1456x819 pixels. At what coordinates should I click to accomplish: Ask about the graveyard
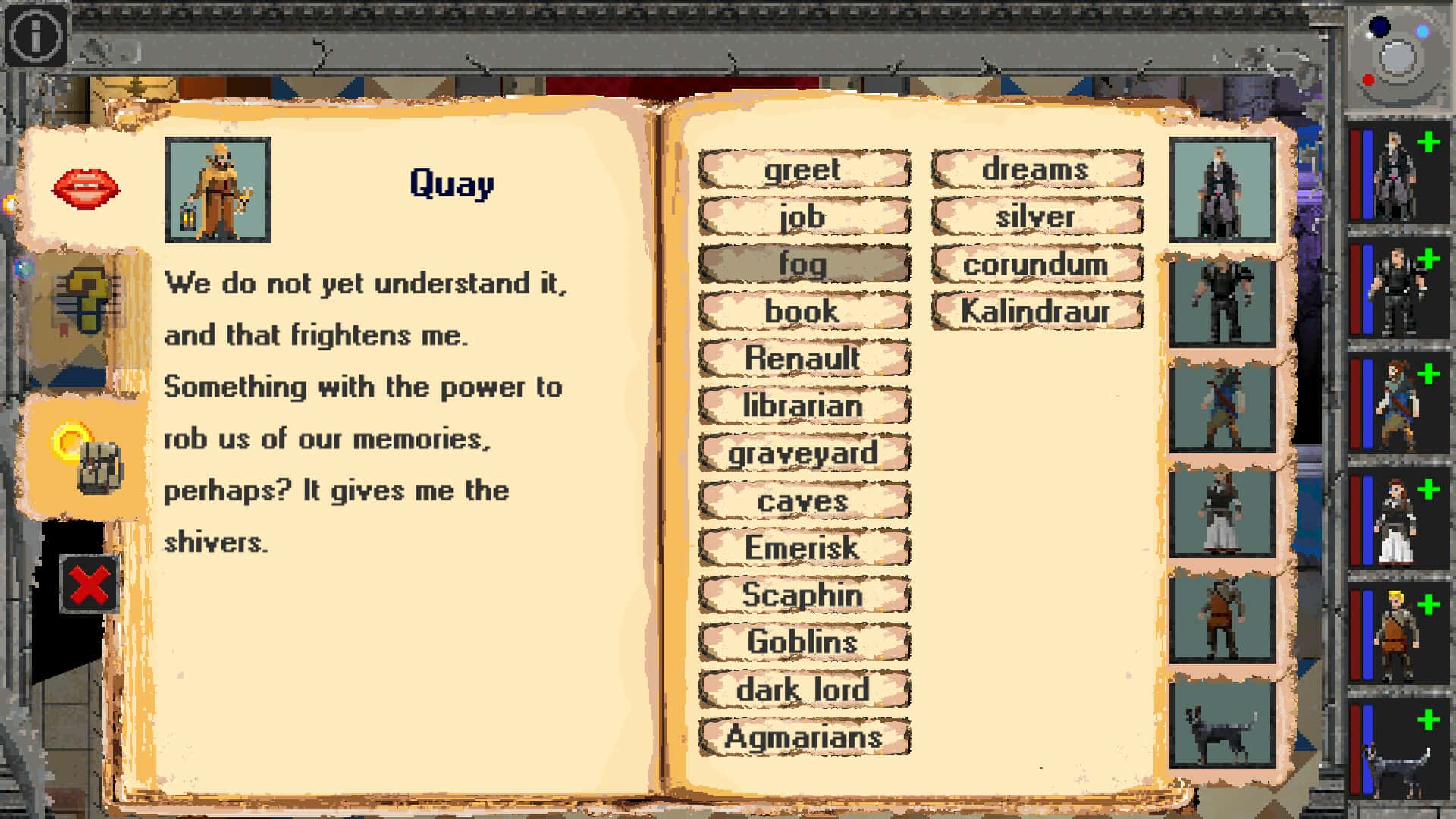coord(804,453)
